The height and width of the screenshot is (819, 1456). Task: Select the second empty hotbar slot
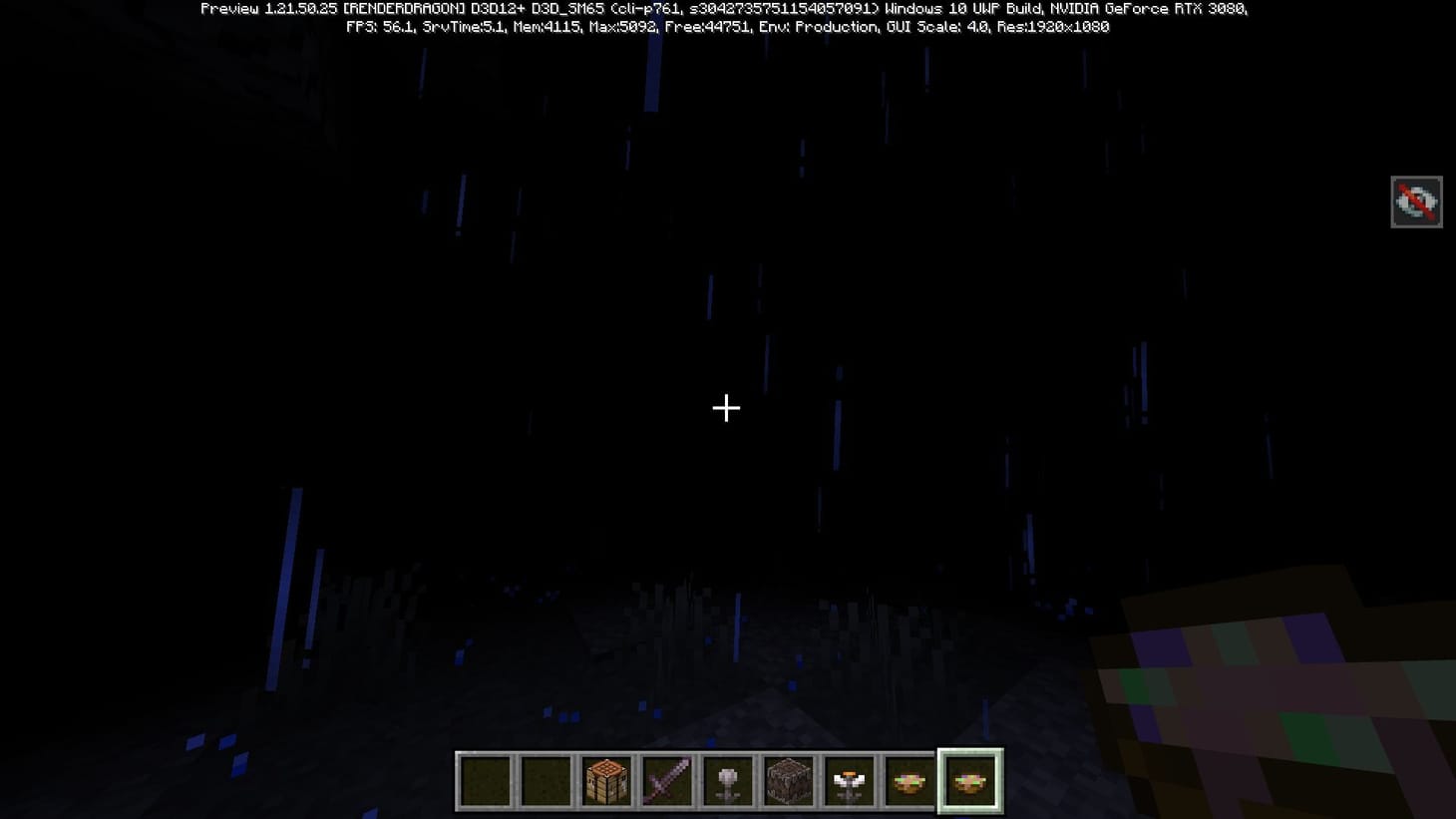click(x=546, y=781)
